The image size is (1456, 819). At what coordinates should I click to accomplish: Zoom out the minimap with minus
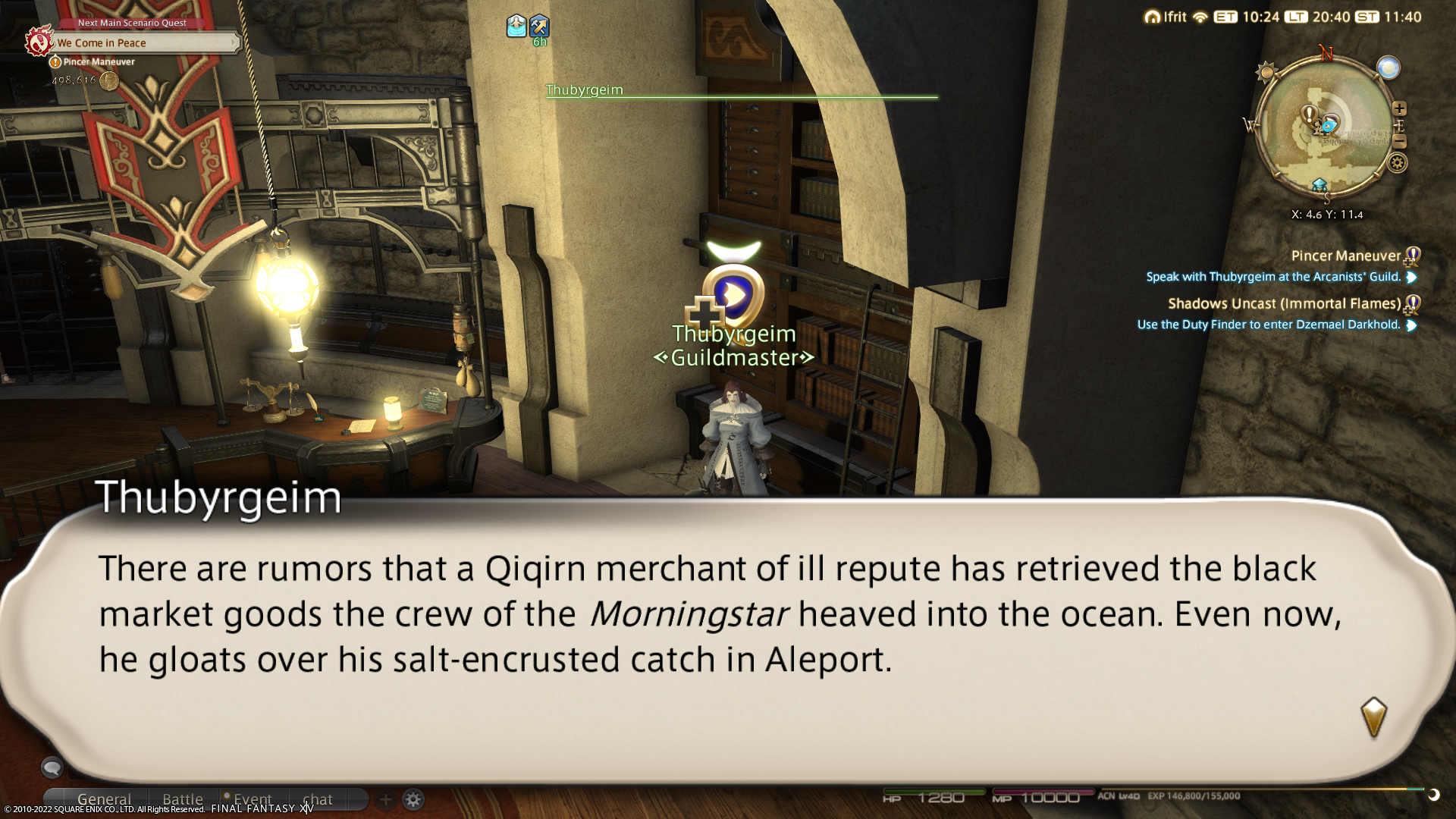(x=1399, y=142)
